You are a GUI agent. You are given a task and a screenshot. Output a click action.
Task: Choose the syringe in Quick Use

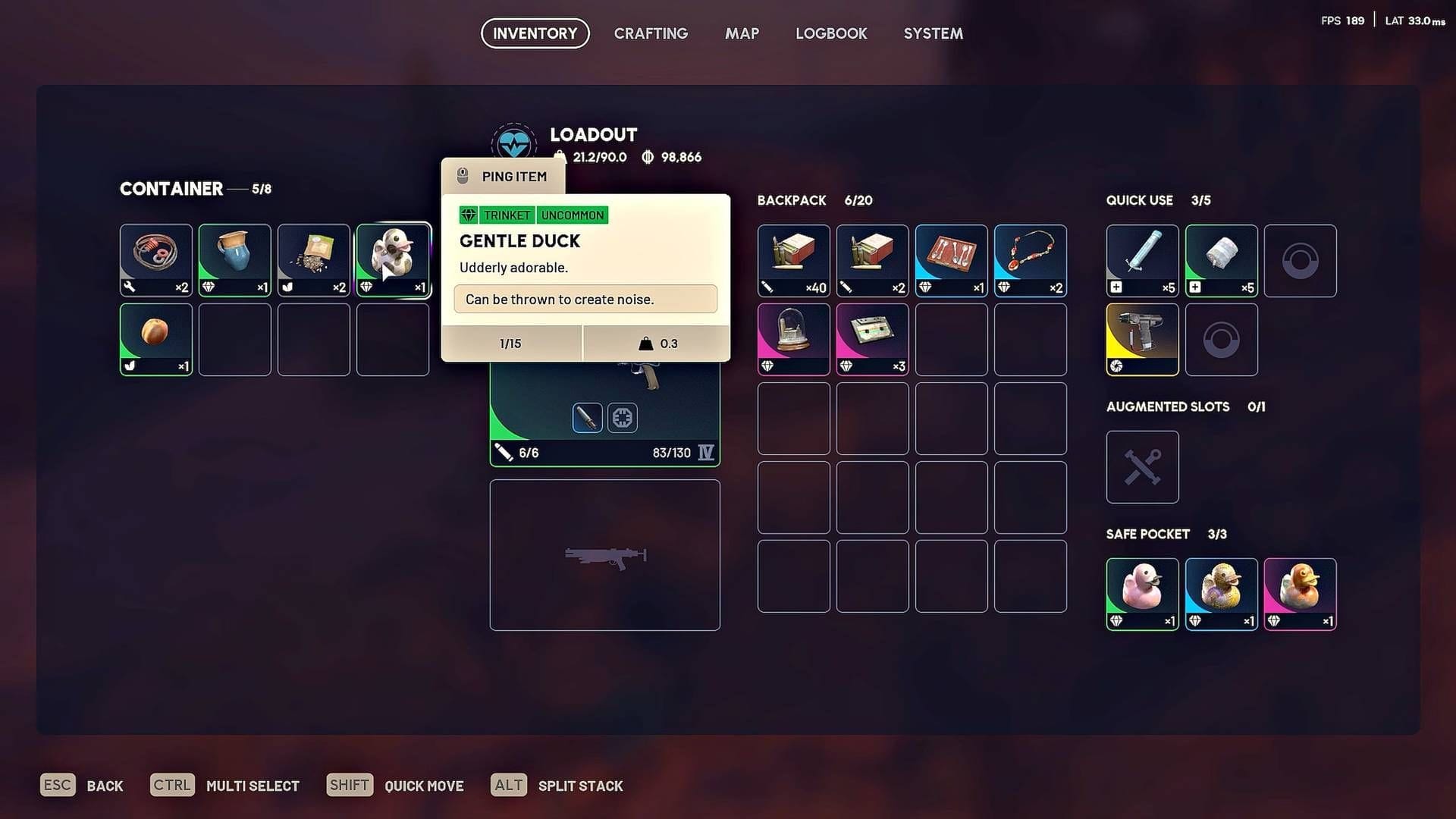click(x=1142, y=259)
